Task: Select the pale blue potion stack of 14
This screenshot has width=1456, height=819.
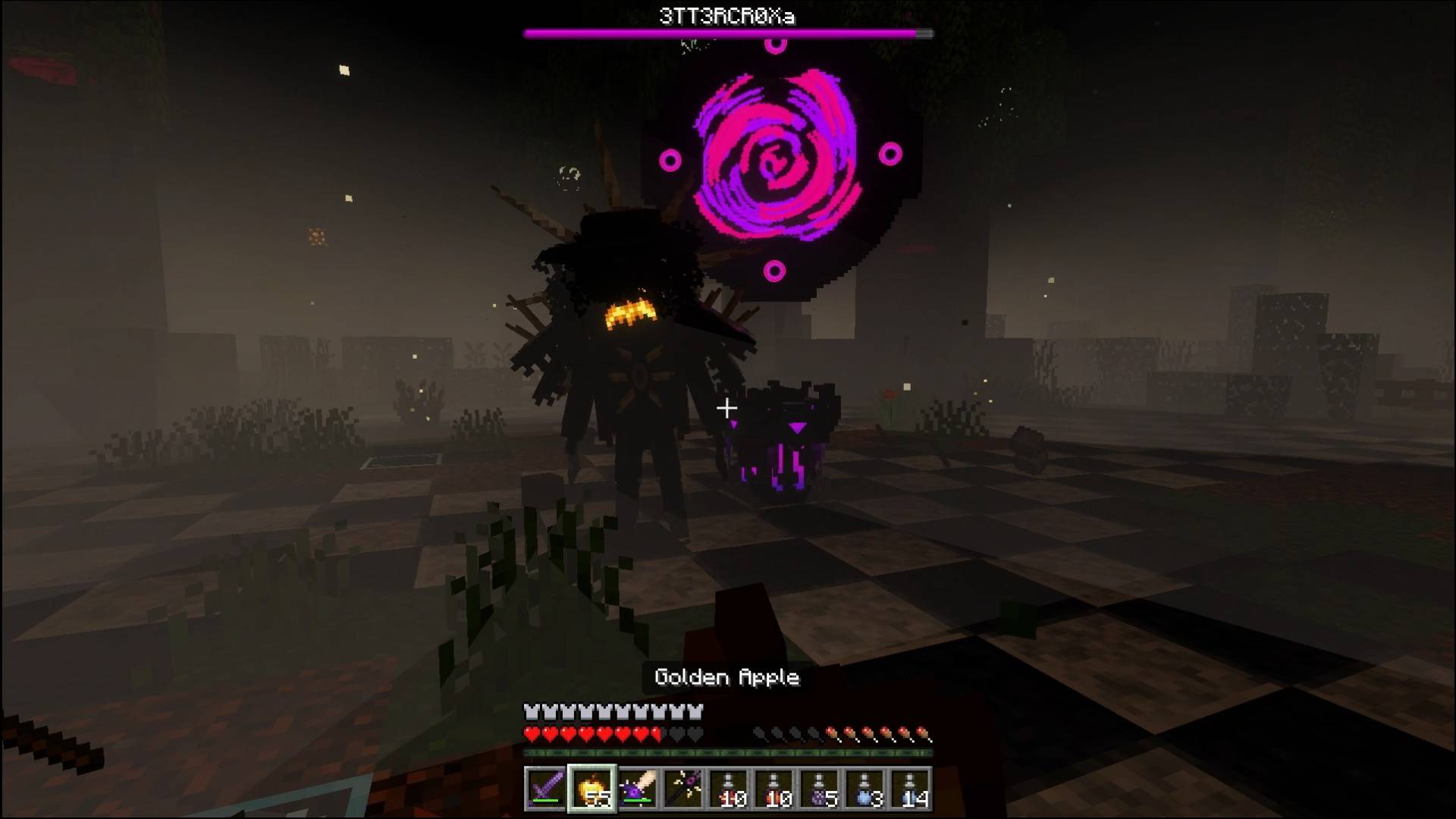Action: tap(911, 789)
